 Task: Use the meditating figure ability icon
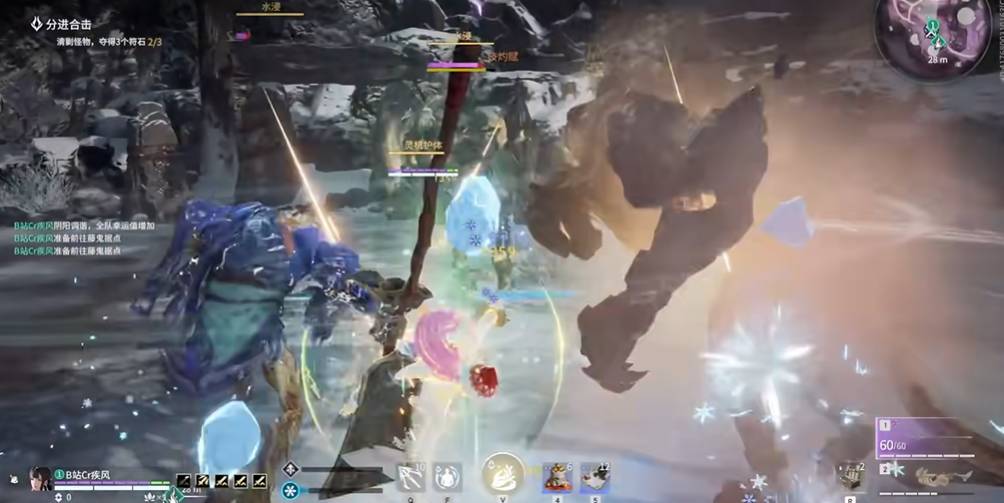[447, 476]
